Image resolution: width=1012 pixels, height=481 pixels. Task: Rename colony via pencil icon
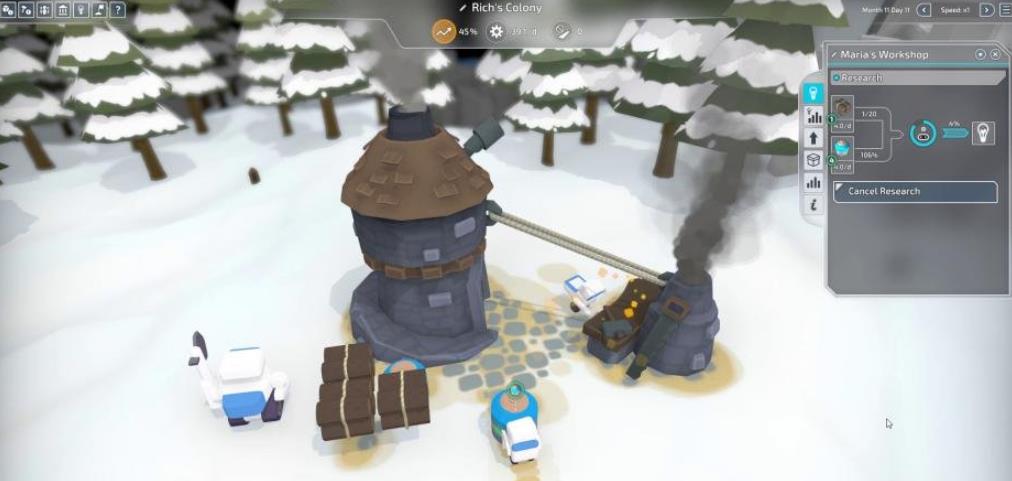462,8
